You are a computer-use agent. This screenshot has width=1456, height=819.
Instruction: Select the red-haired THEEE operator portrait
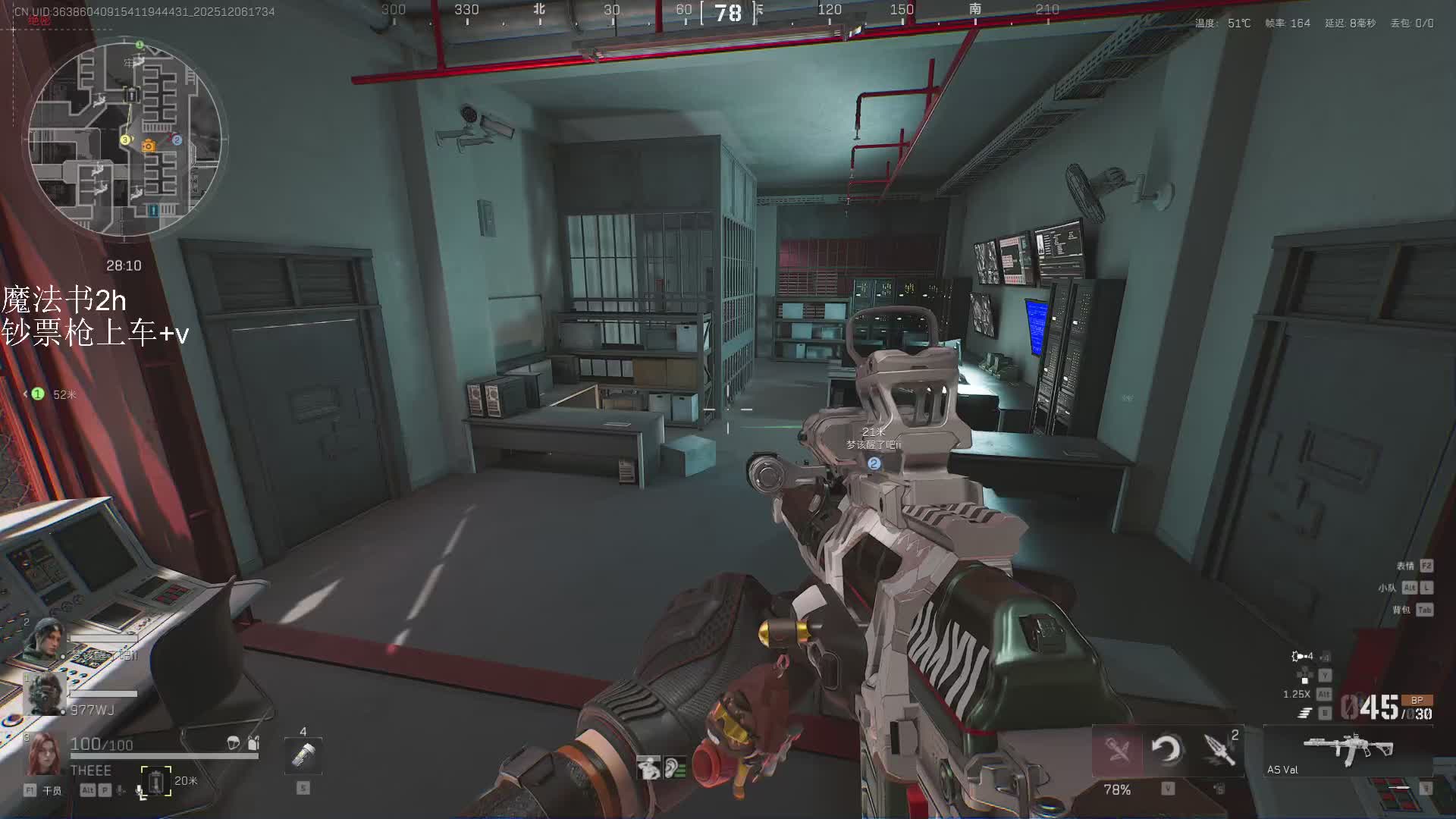click(x=44, y=753)
